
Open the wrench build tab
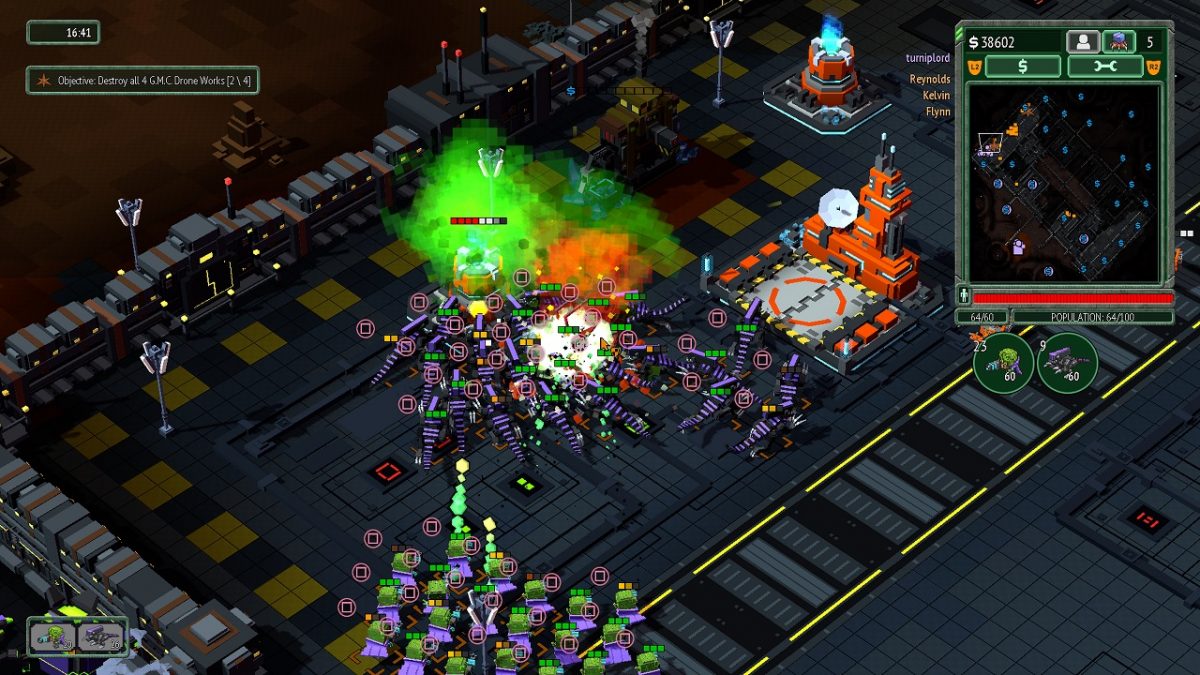tap(1105, 66)
